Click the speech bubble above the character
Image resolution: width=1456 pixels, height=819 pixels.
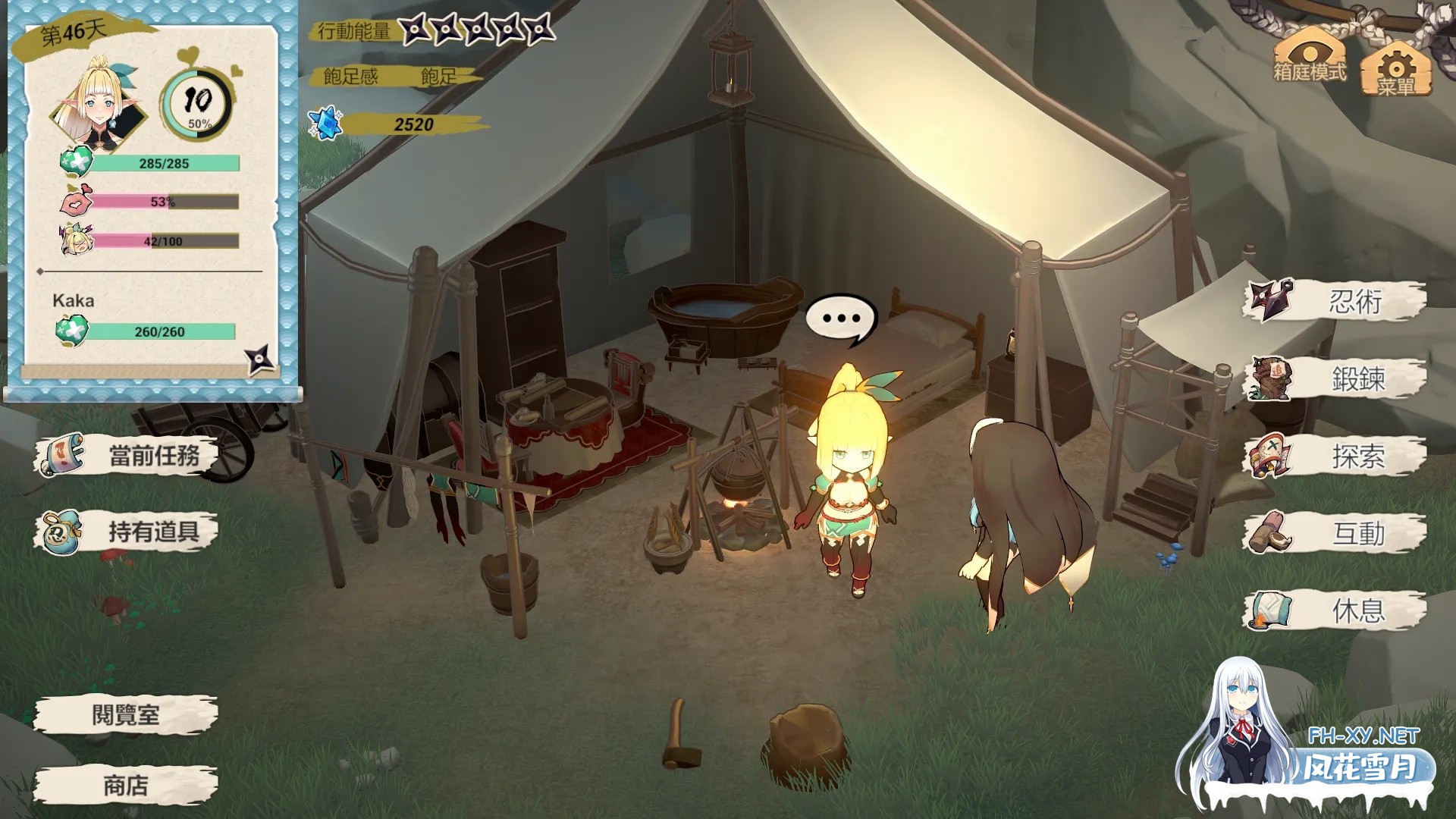coord(841,319)
